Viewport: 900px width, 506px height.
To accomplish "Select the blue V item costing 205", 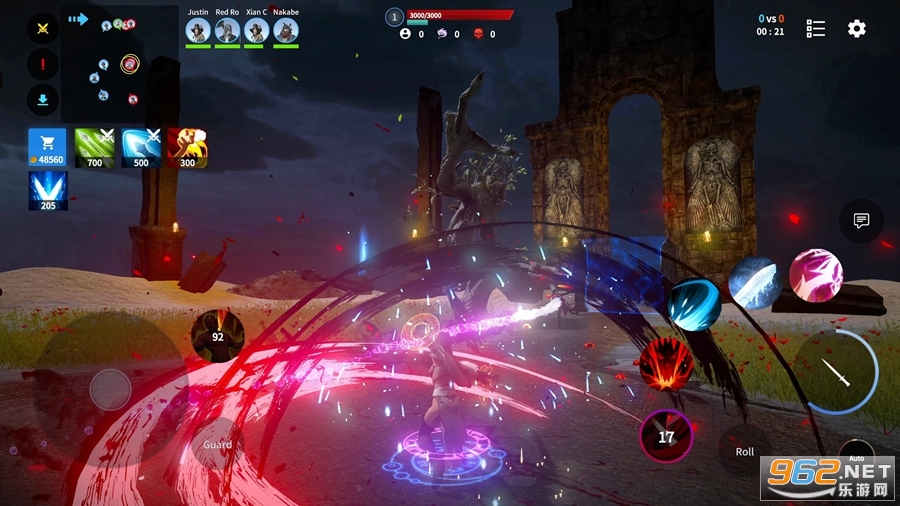I will click(x=47, y=190).
